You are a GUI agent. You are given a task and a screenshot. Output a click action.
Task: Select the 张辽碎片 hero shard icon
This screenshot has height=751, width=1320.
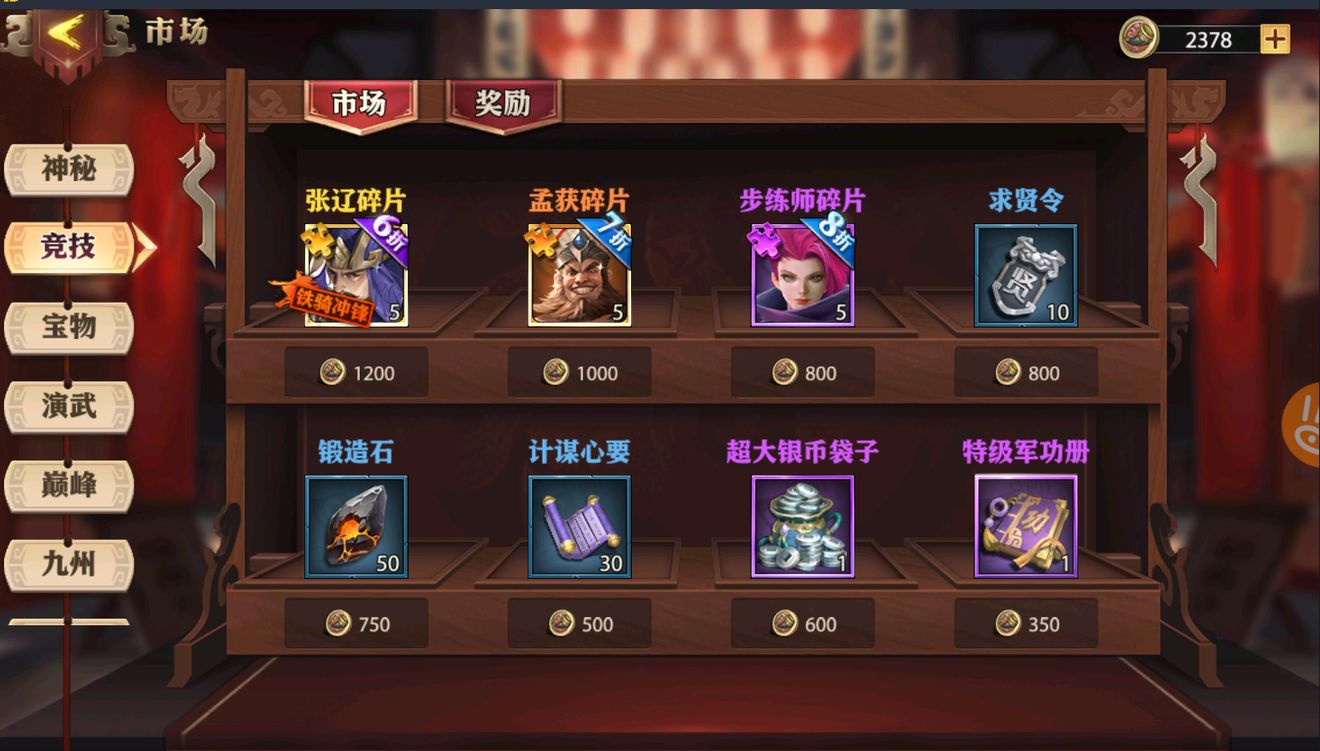click(355, 270)
